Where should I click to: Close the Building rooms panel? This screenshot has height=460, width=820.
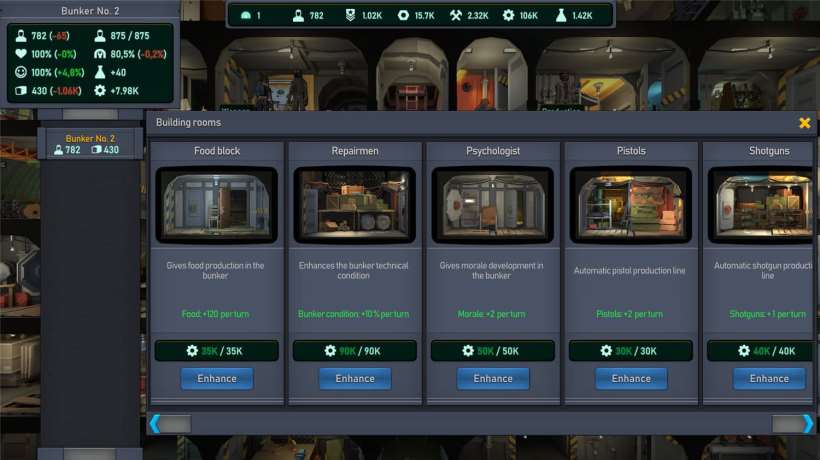(x=804, y=123)
